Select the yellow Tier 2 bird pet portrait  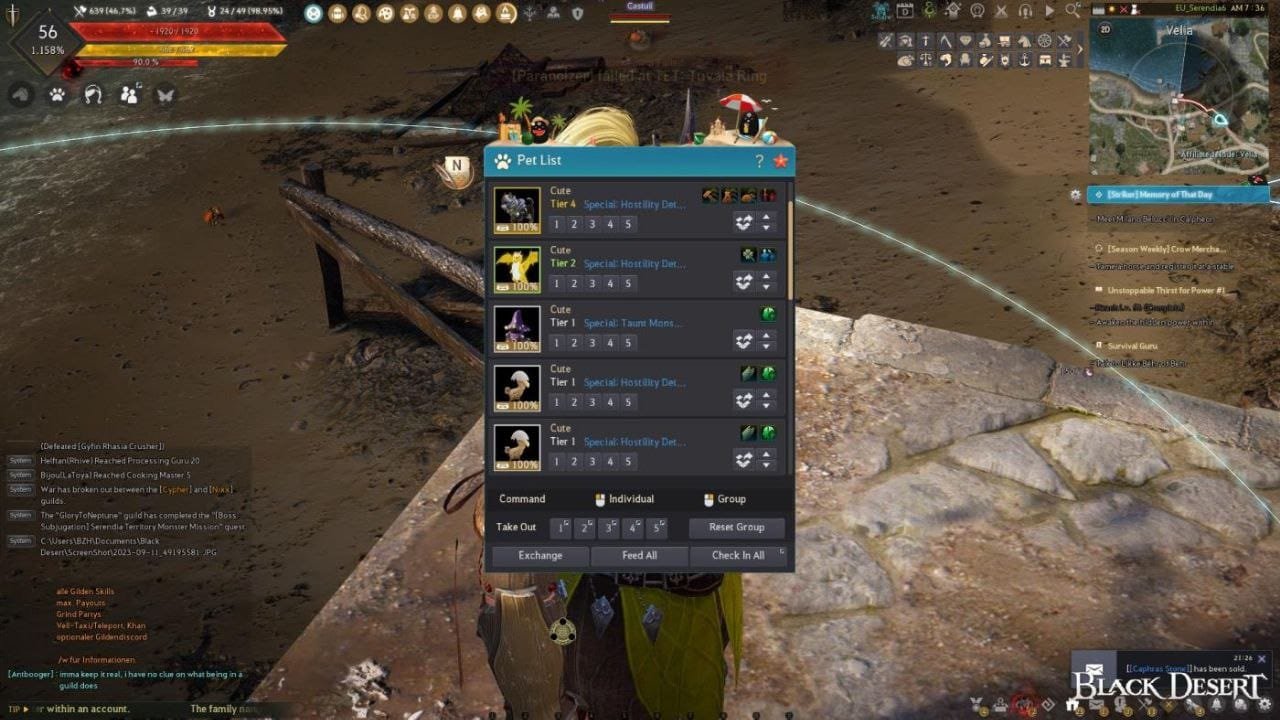[x=517, y=269]
